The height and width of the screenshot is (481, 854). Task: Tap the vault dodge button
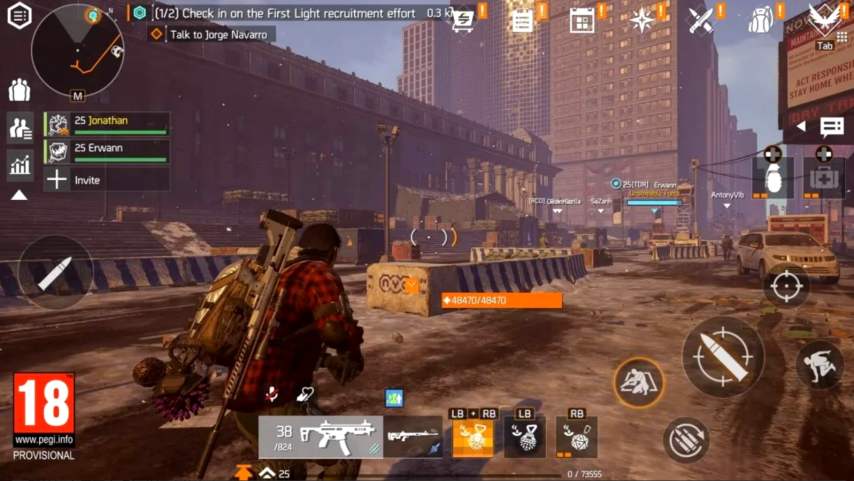coord(819,365)
